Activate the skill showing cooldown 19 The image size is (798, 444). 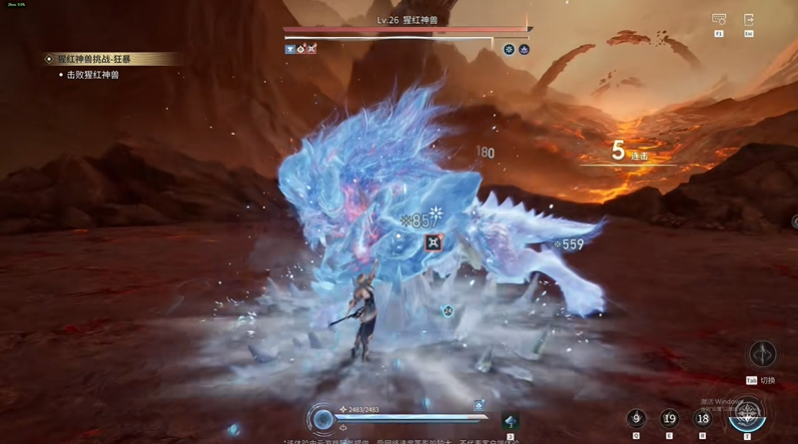point(670,419)
